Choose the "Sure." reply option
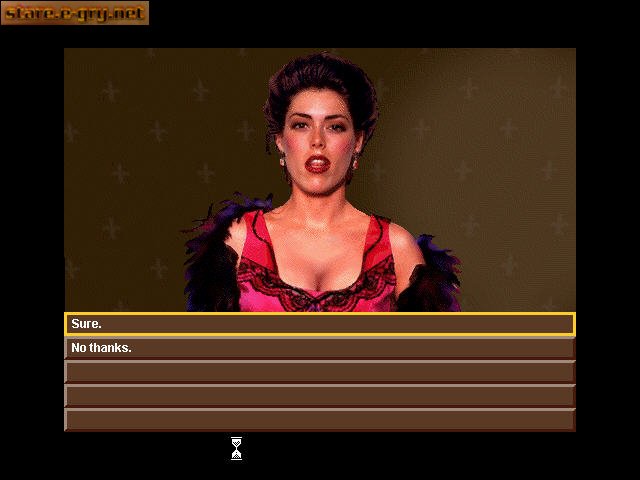Screen dimensions: 640x480 coord(319,324)
